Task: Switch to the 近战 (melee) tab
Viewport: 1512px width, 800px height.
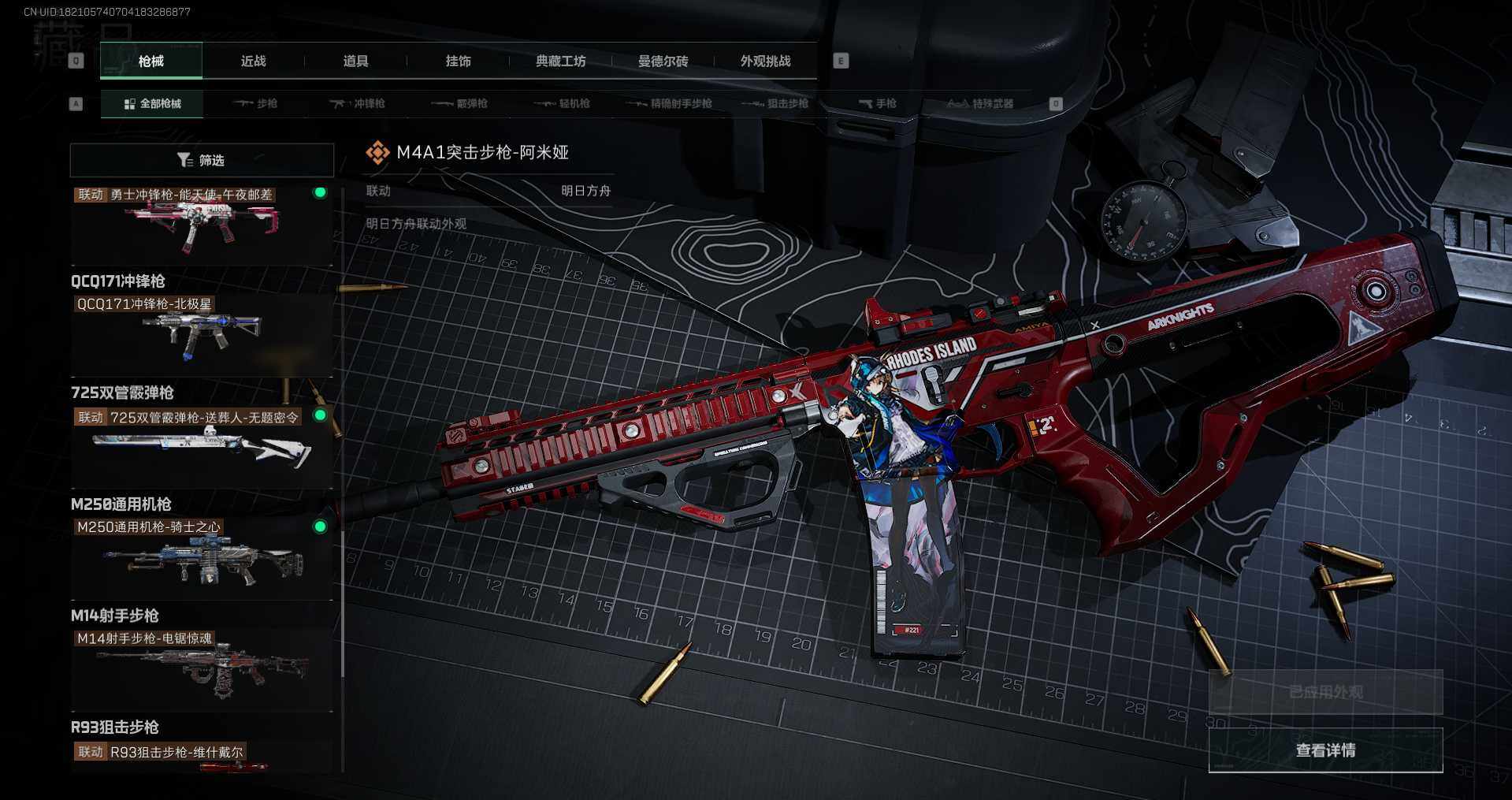Action: (x=253, y=61)
